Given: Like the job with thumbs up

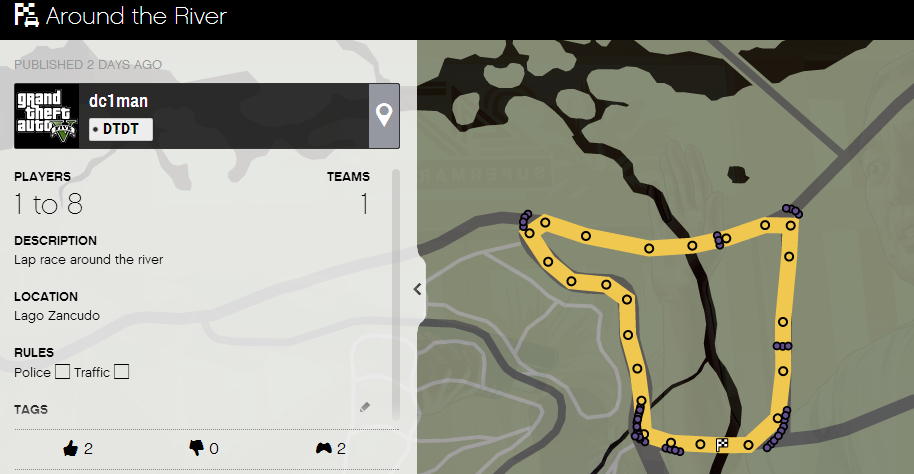Looking at the screenshot, I should pyautogui.click(x=71, y=449).
